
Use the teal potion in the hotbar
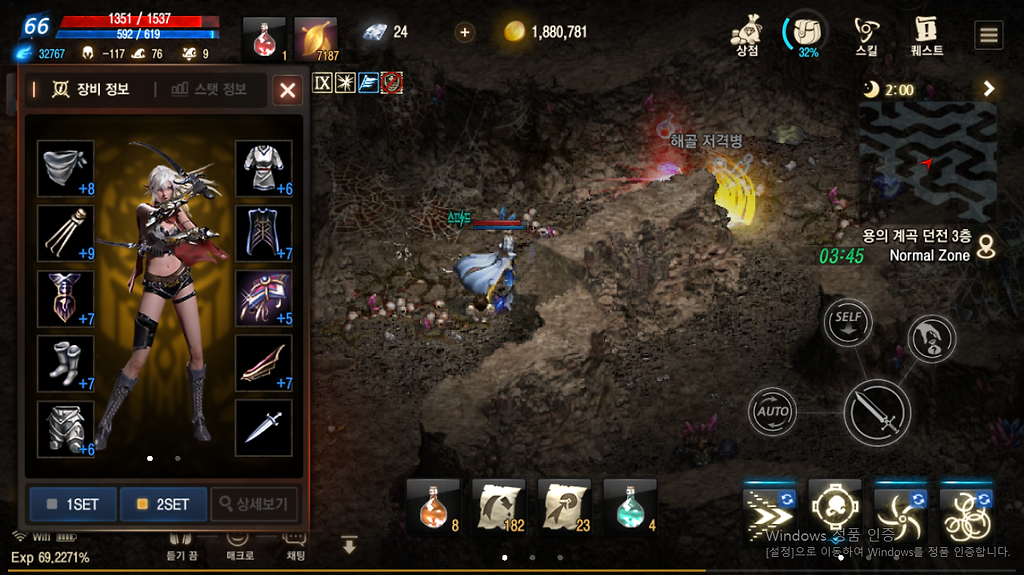[x=630, y=505]
